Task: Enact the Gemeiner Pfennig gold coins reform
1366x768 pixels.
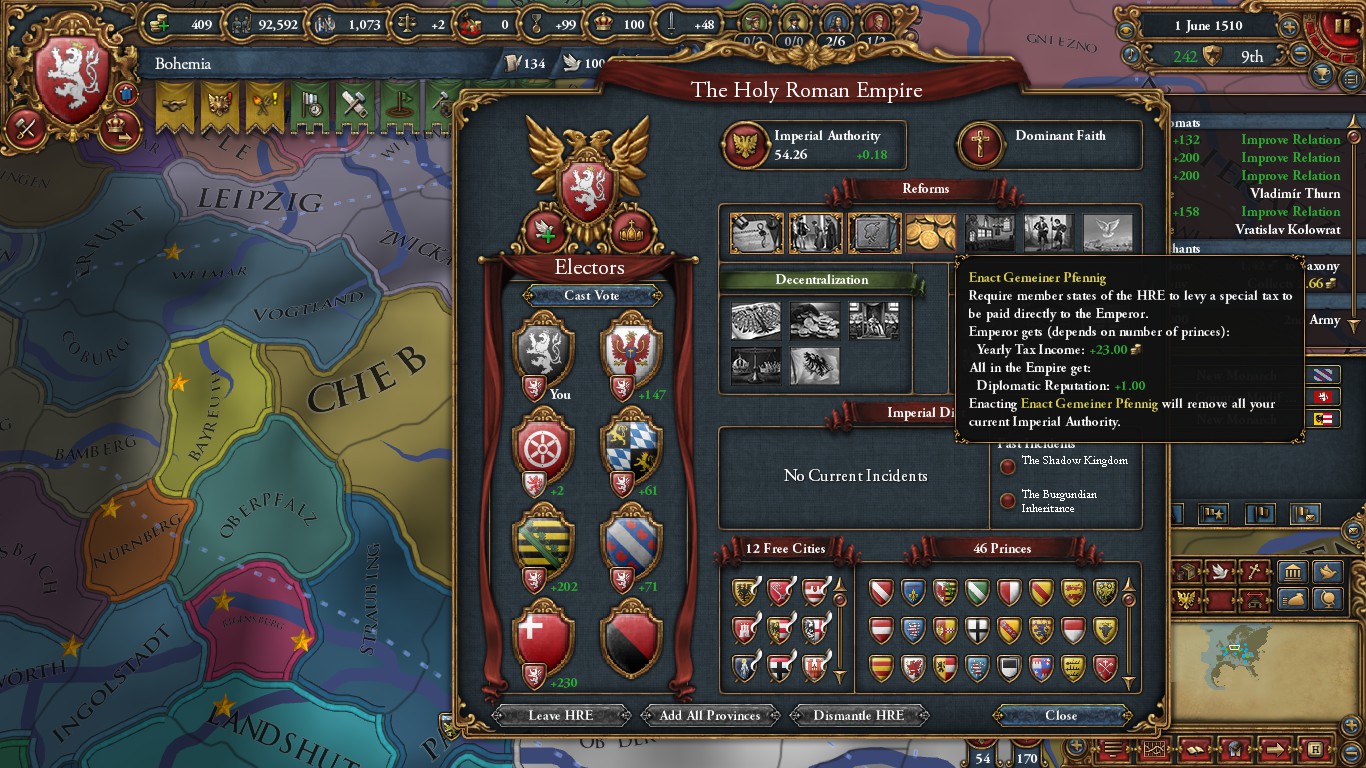Action: pos(931,233)
